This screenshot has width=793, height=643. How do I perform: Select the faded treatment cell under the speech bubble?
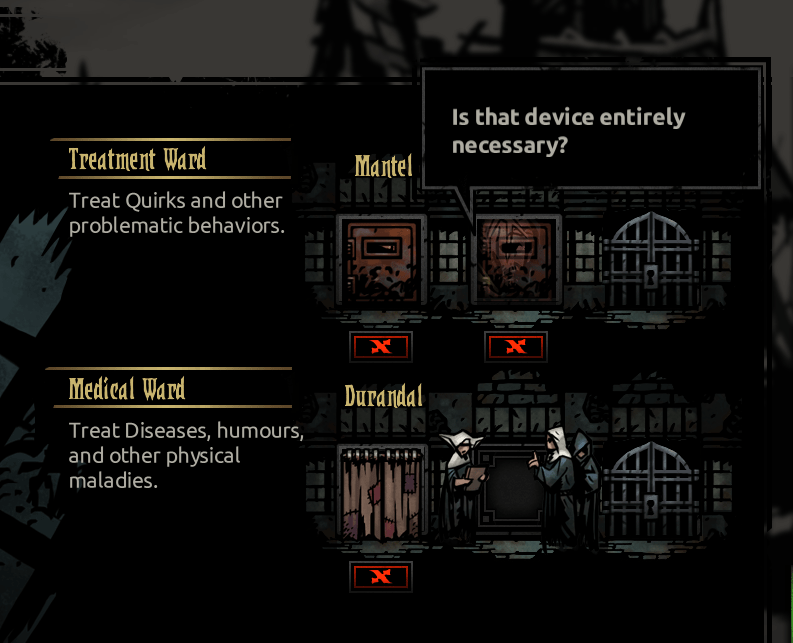coord(515,257)
